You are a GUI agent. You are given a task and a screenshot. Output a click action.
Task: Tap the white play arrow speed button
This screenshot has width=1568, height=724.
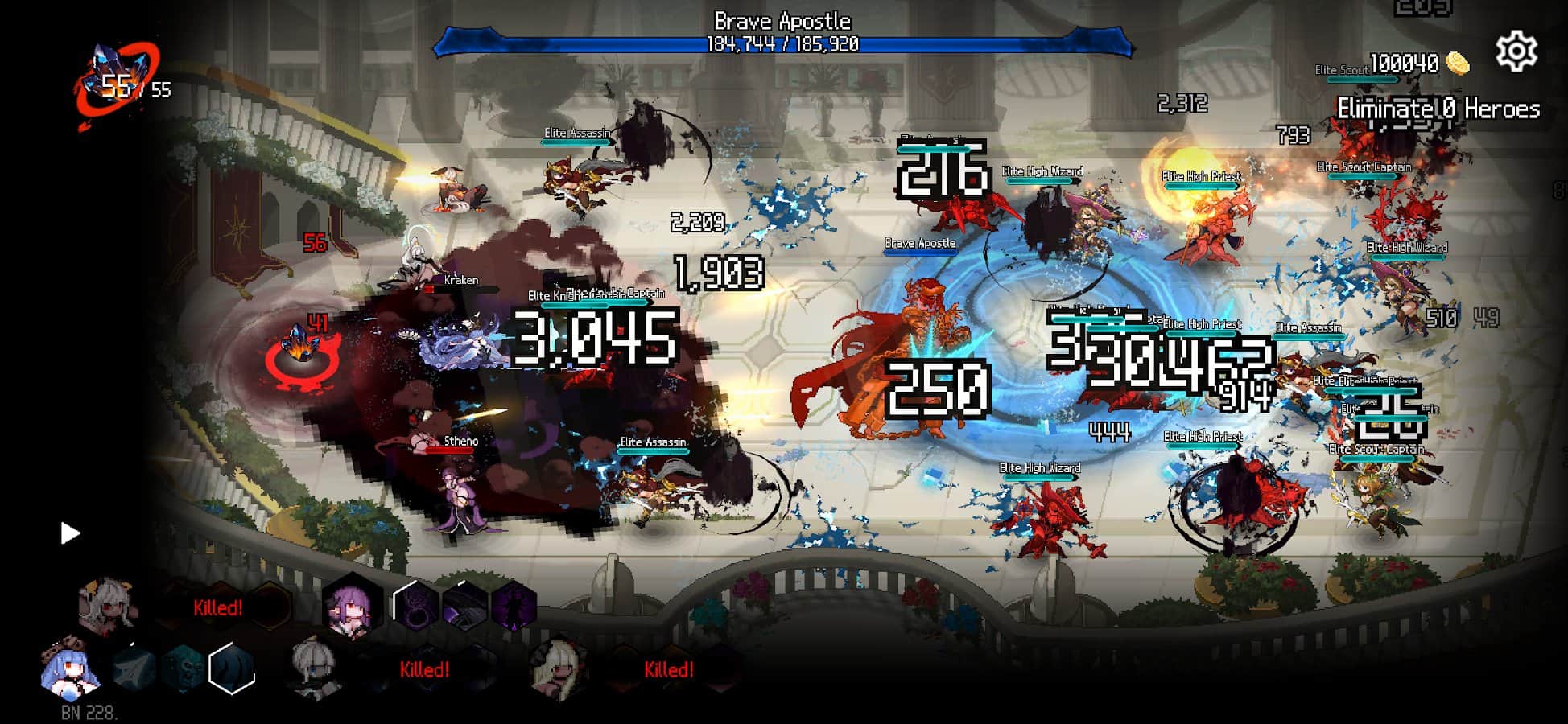click(71, 533)
